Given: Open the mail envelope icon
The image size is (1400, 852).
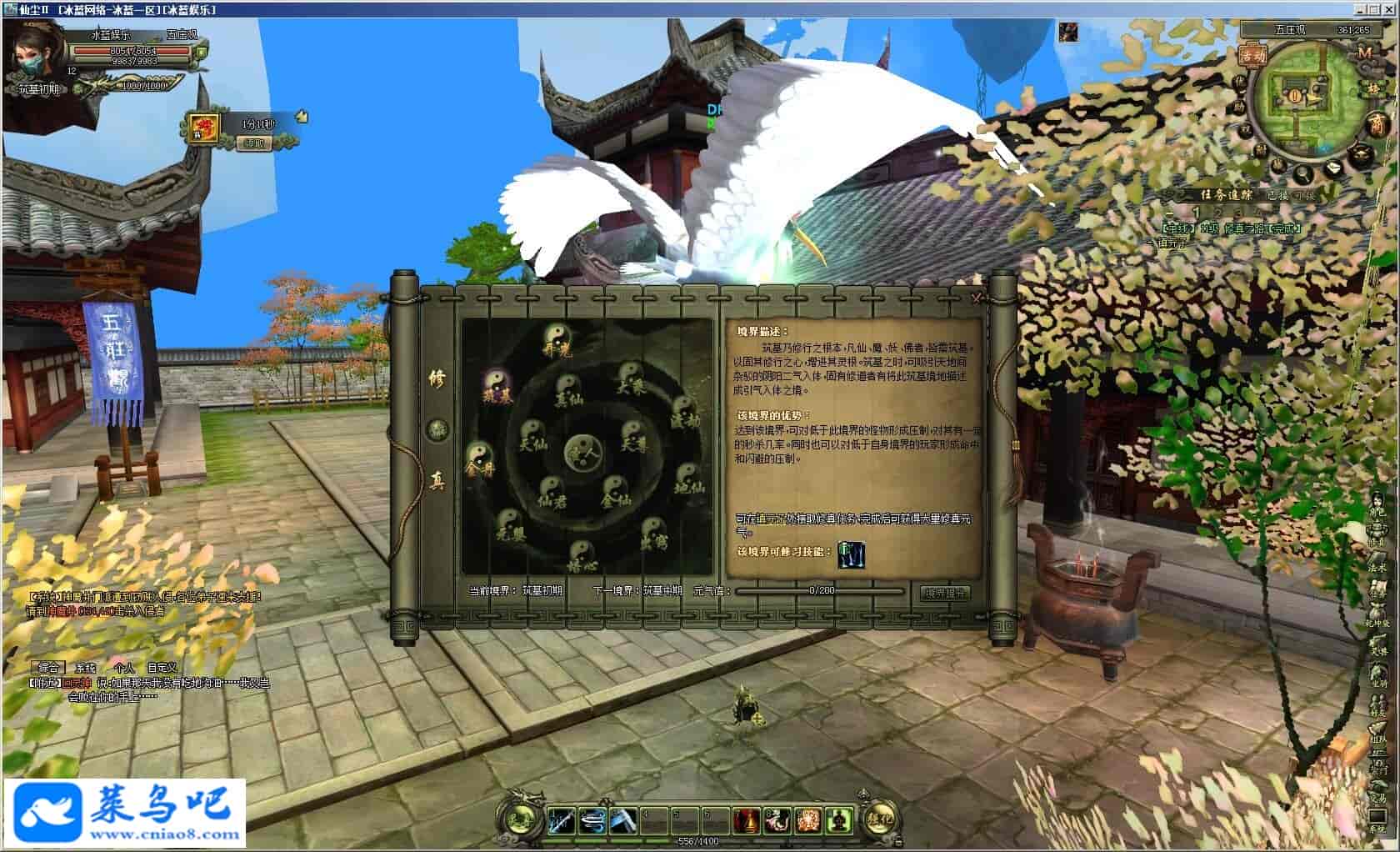Looking at the screenshot, I should (x=1333, y=167).
